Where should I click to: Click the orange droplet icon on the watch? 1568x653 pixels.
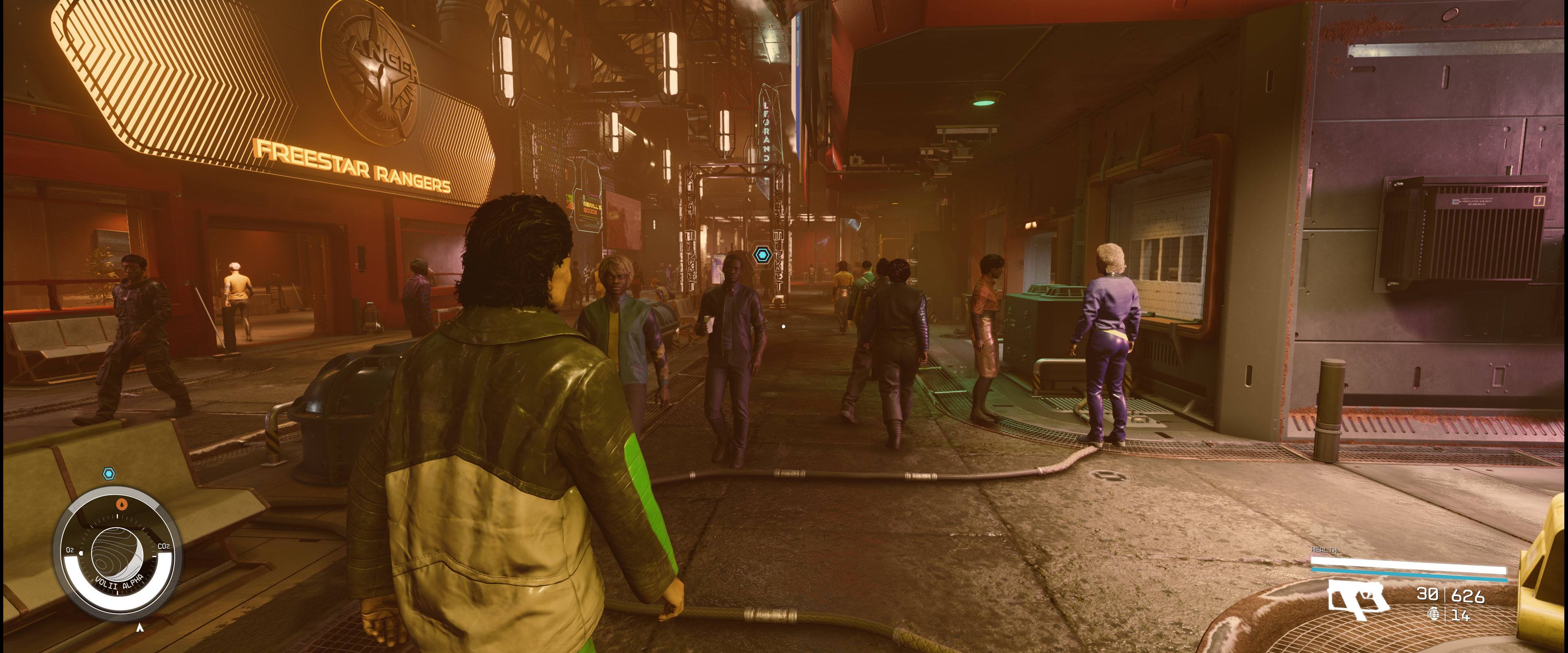122,504
